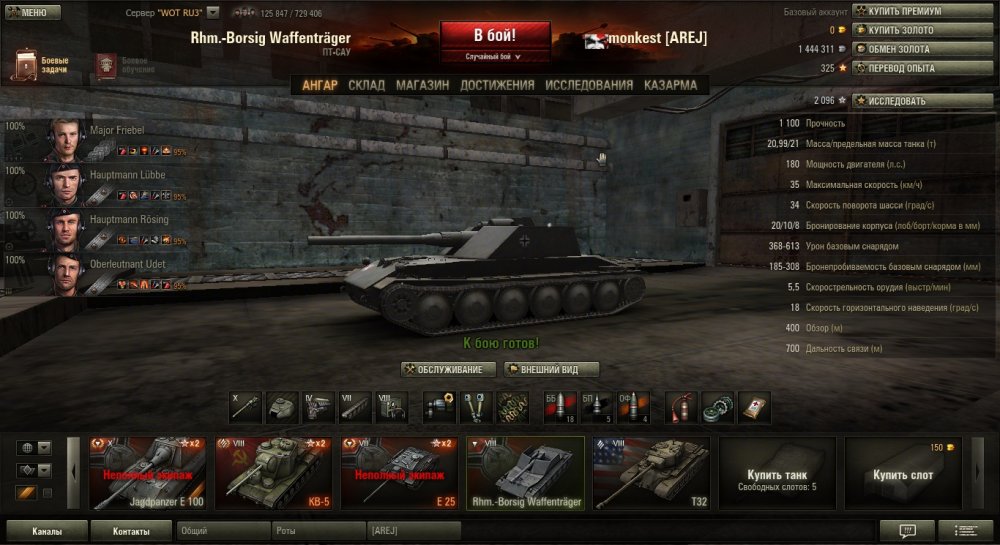Select the КВ-5 tank in carousel
This screenshot has height=545, width=1000.
pyautogui.click(x=274, y=473)
